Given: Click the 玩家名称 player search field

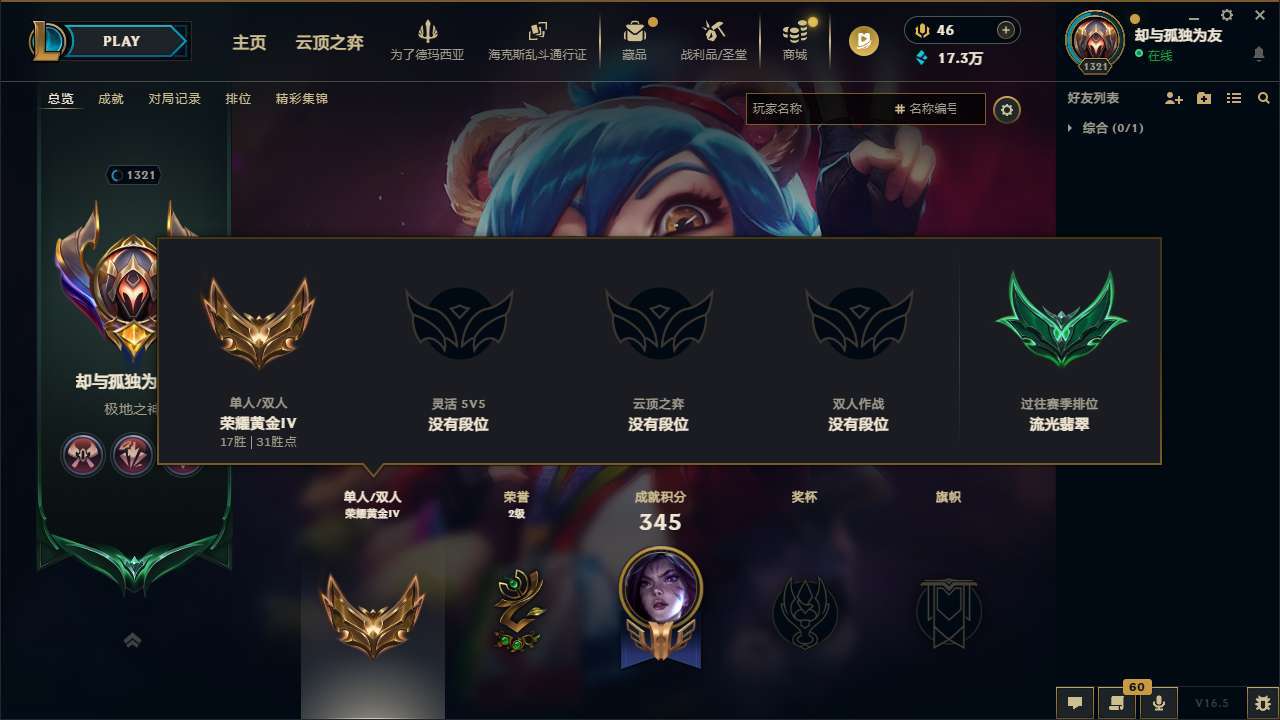Looking at the screenshot, I should tap(820, 110).
